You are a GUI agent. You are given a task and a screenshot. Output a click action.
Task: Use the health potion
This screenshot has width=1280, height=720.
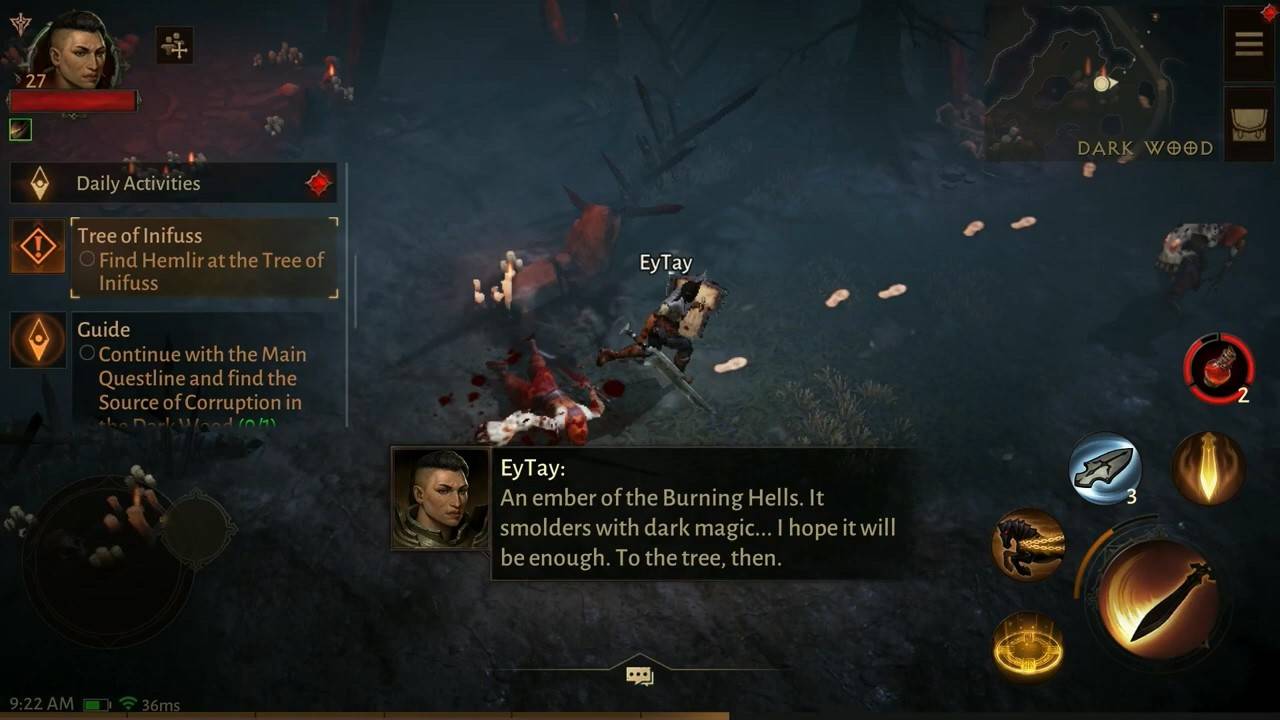tap(1218, 368)
